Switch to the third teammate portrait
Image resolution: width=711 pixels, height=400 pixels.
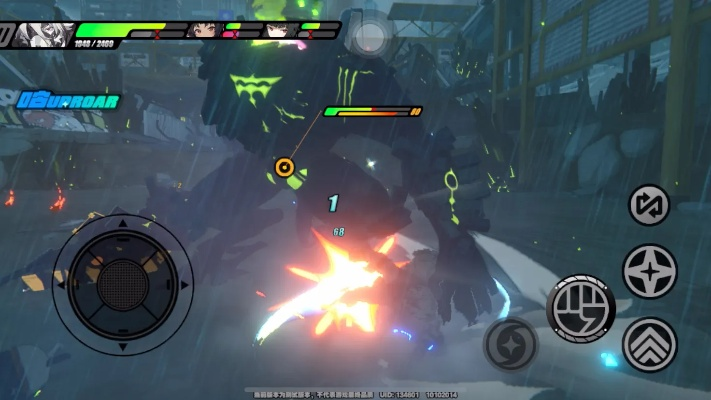coord(280,30)
